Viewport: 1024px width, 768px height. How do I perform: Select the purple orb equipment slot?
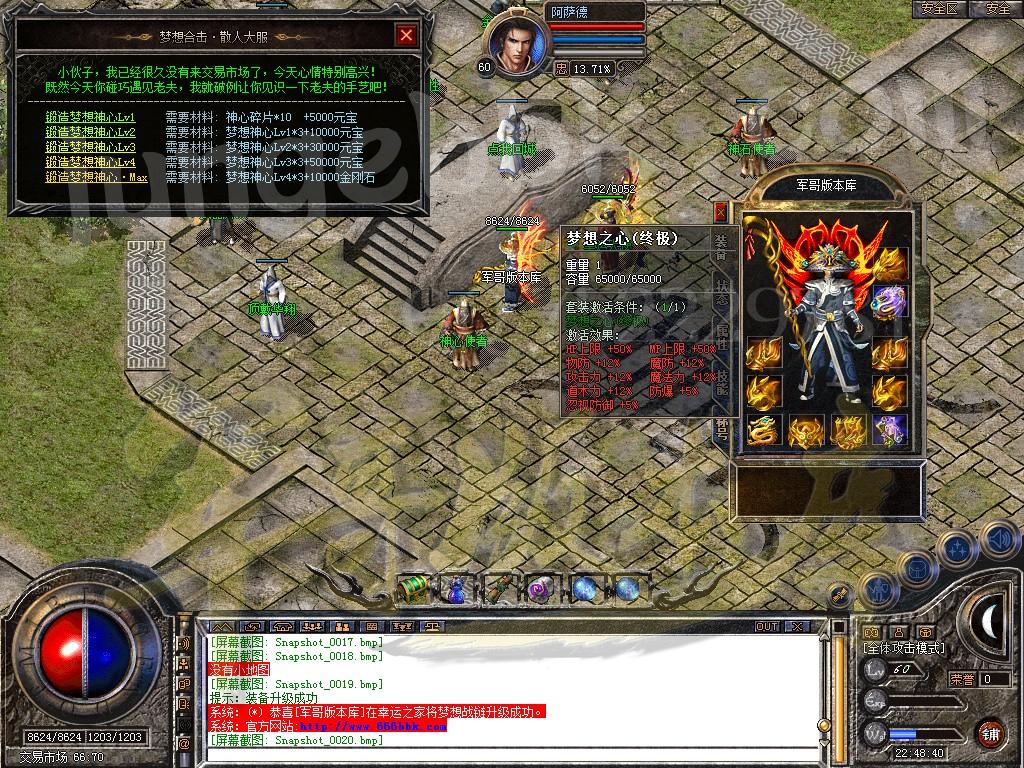click(x=889, y=300)
